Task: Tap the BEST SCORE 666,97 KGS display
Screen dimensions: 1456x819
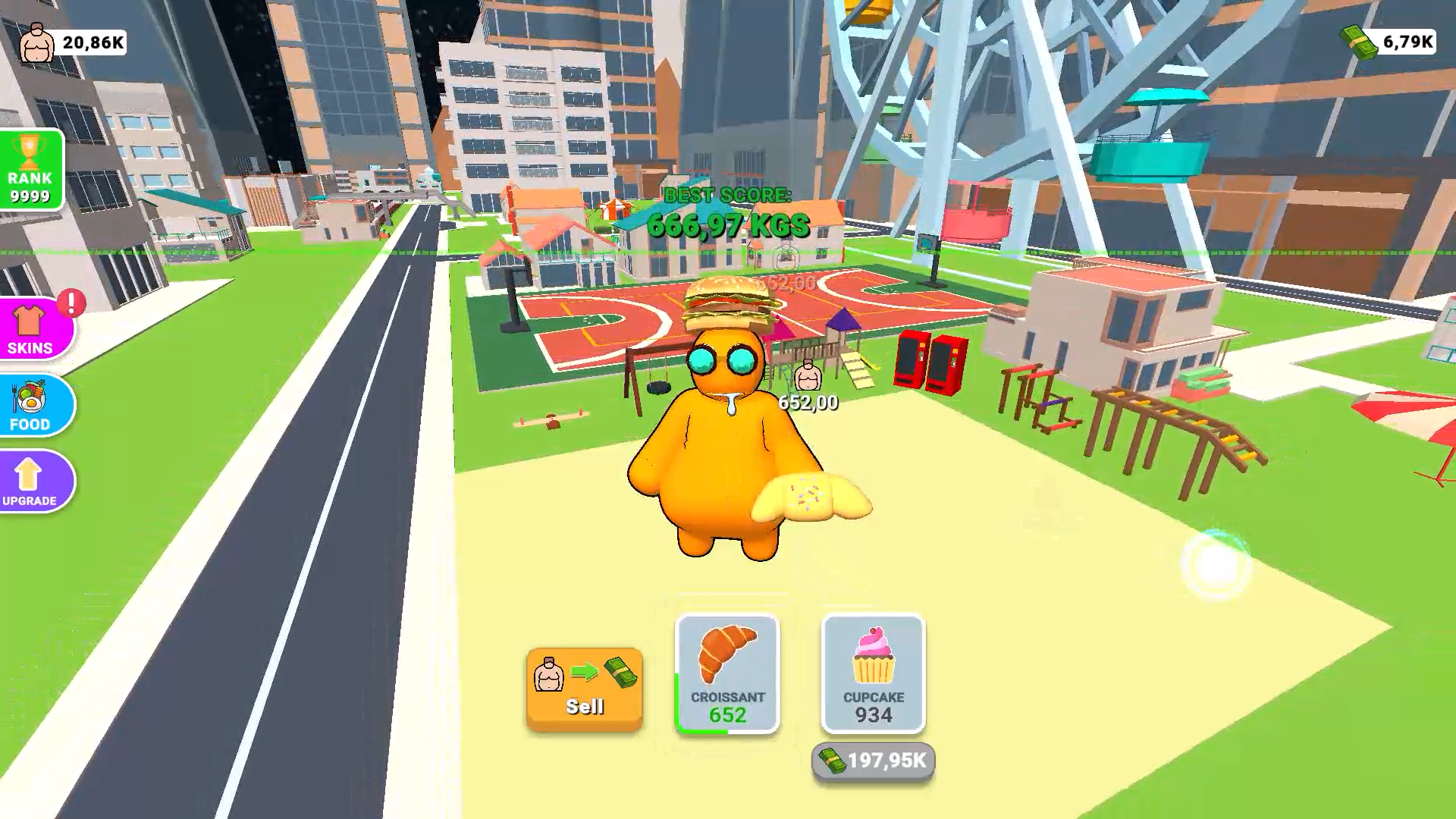Action: point(726,212)
